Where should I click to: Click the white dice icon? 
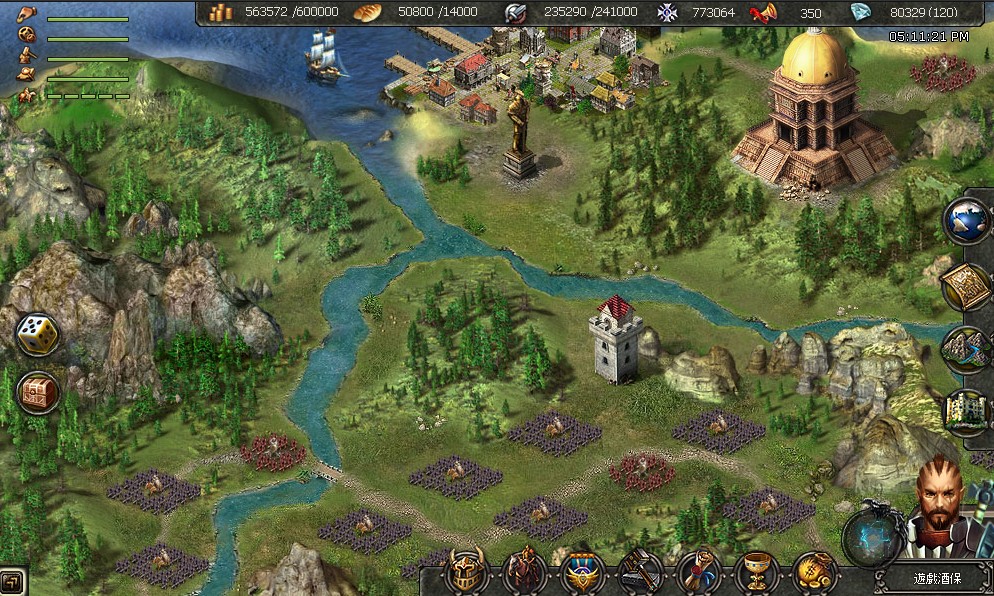click(x=38, y=335)
